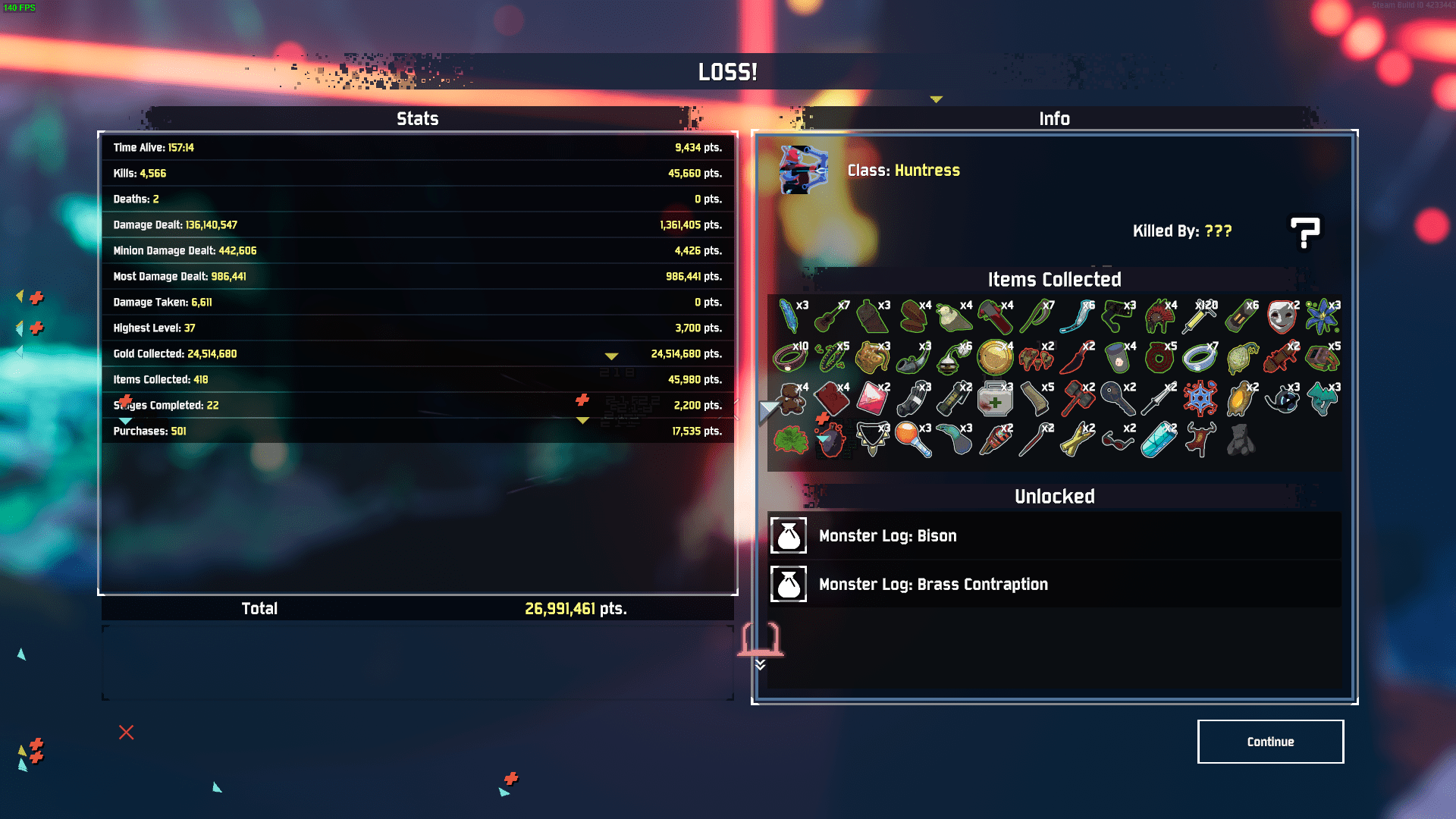Select the Stats panel header

point(418,118)
